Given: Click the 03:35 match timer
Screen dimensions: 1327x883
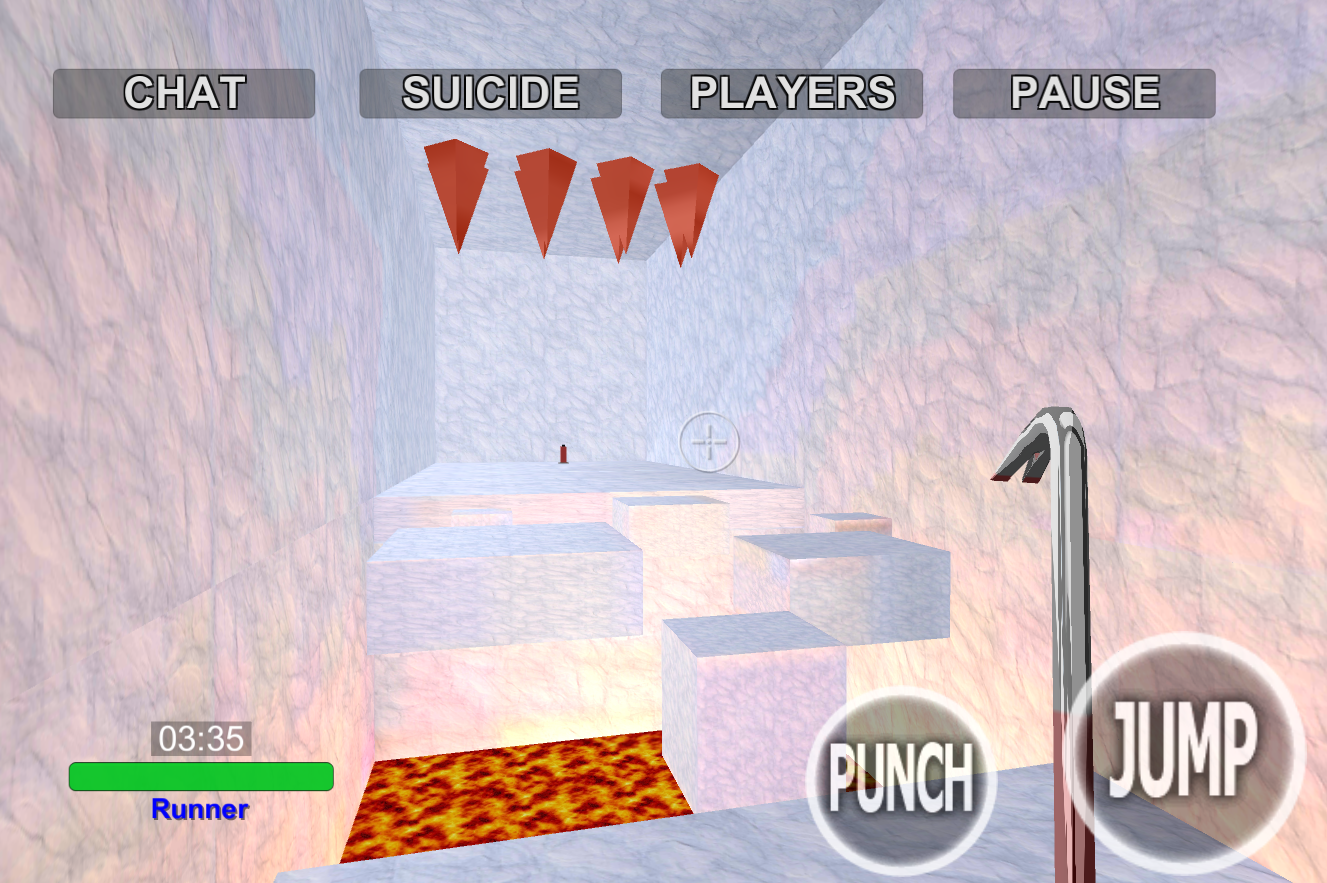Looking at the screenshot, I should [x=200, y=737].
